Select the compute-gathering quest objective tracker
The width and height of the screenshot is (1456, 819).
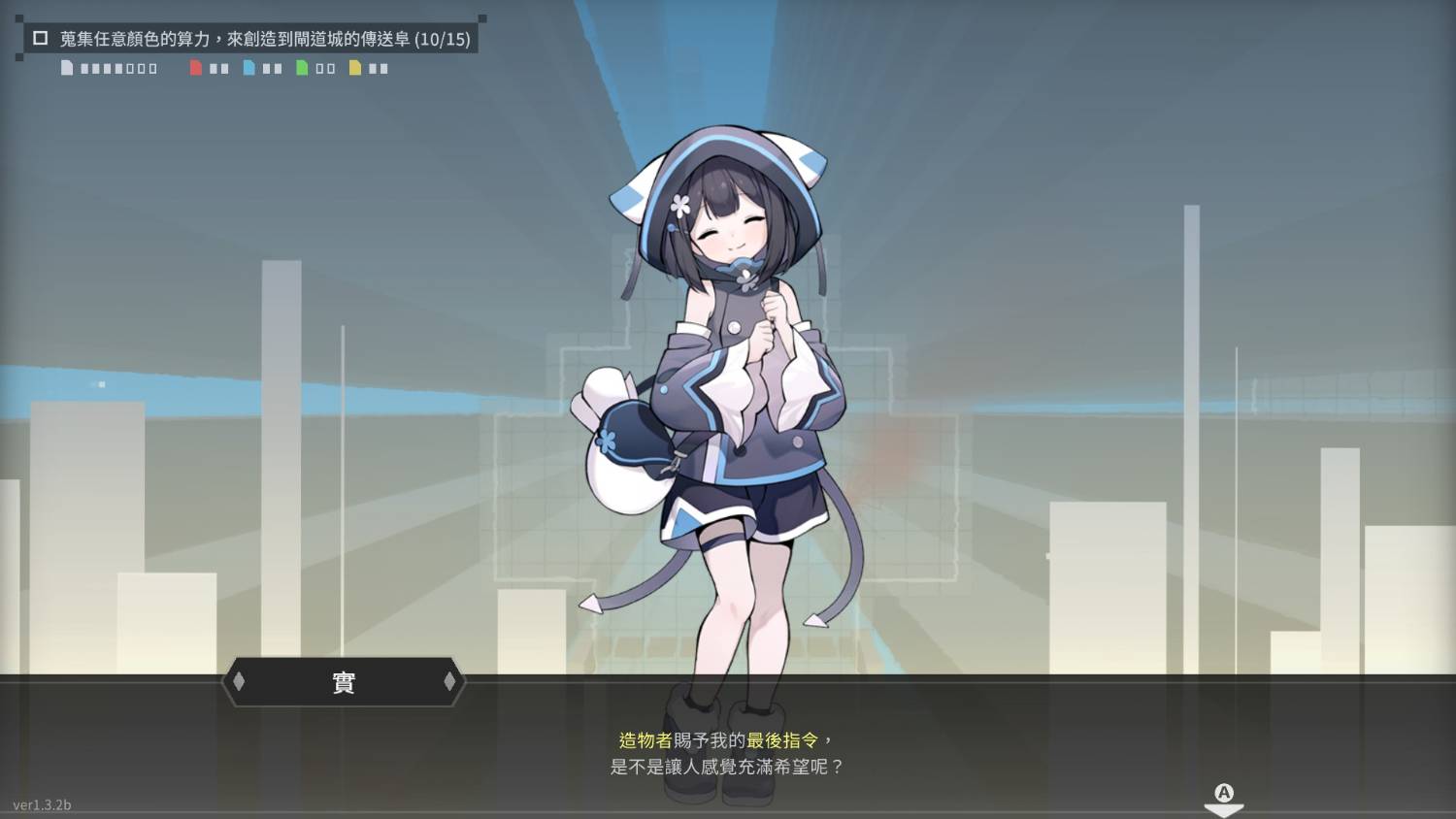click(x=264, y=39)
